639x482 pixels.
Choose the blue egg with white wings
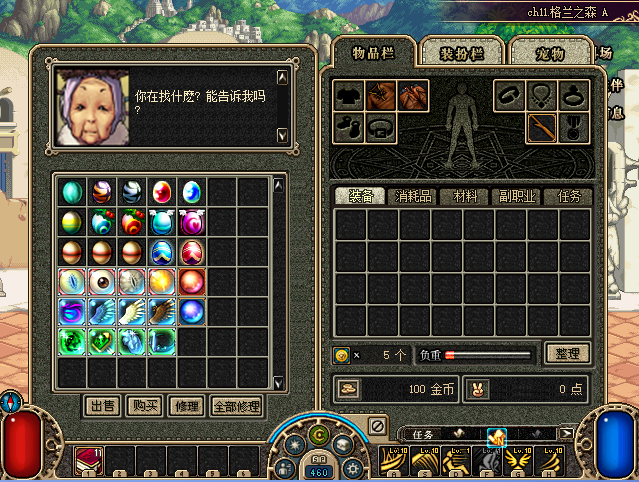tap(163, 221)
